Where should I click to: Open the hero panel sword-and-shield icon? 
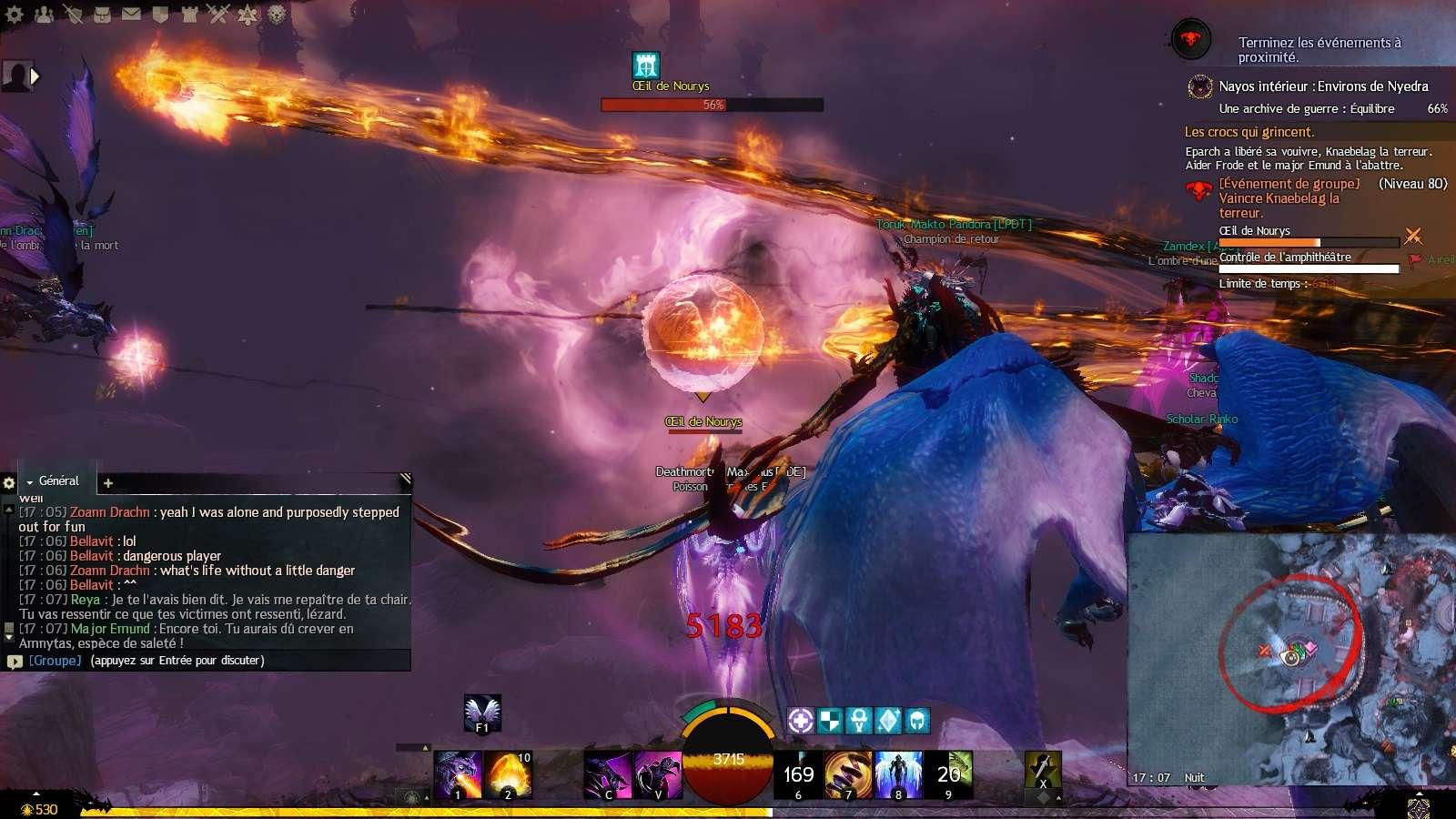pyautogui.click(x=73, y=15)
